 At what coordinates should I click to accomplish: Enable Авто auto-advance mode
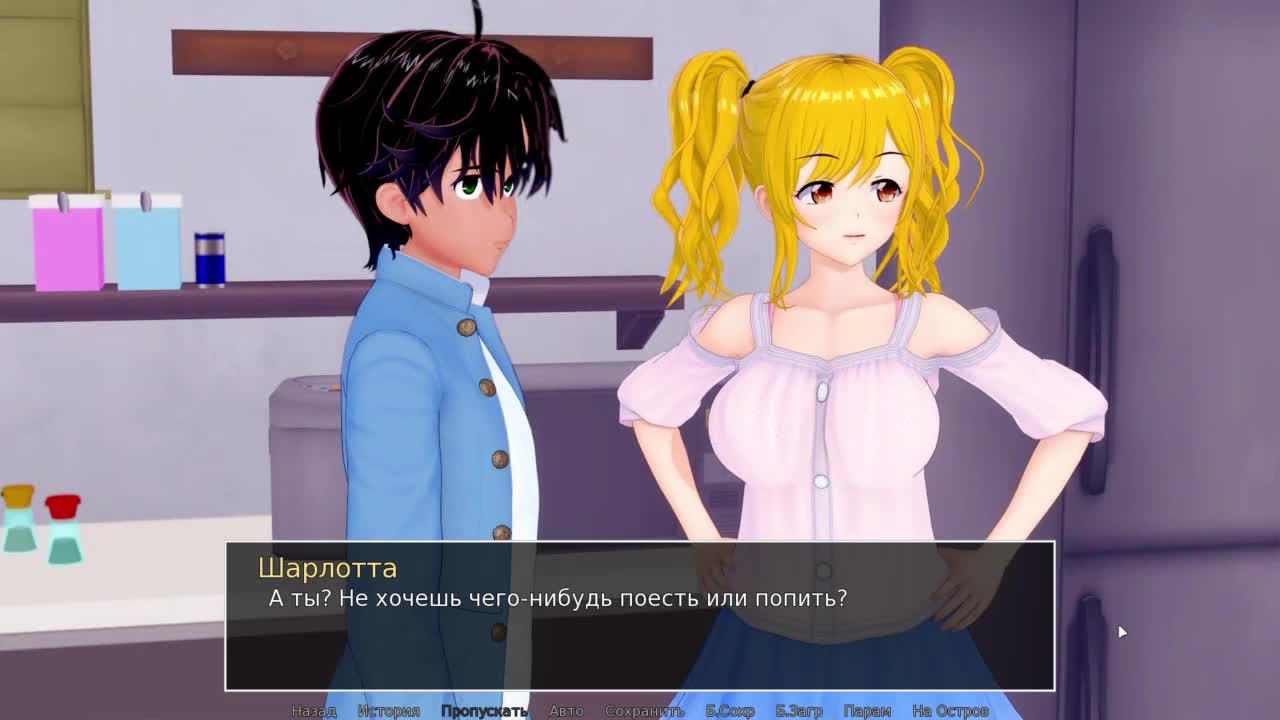point(566,711)
